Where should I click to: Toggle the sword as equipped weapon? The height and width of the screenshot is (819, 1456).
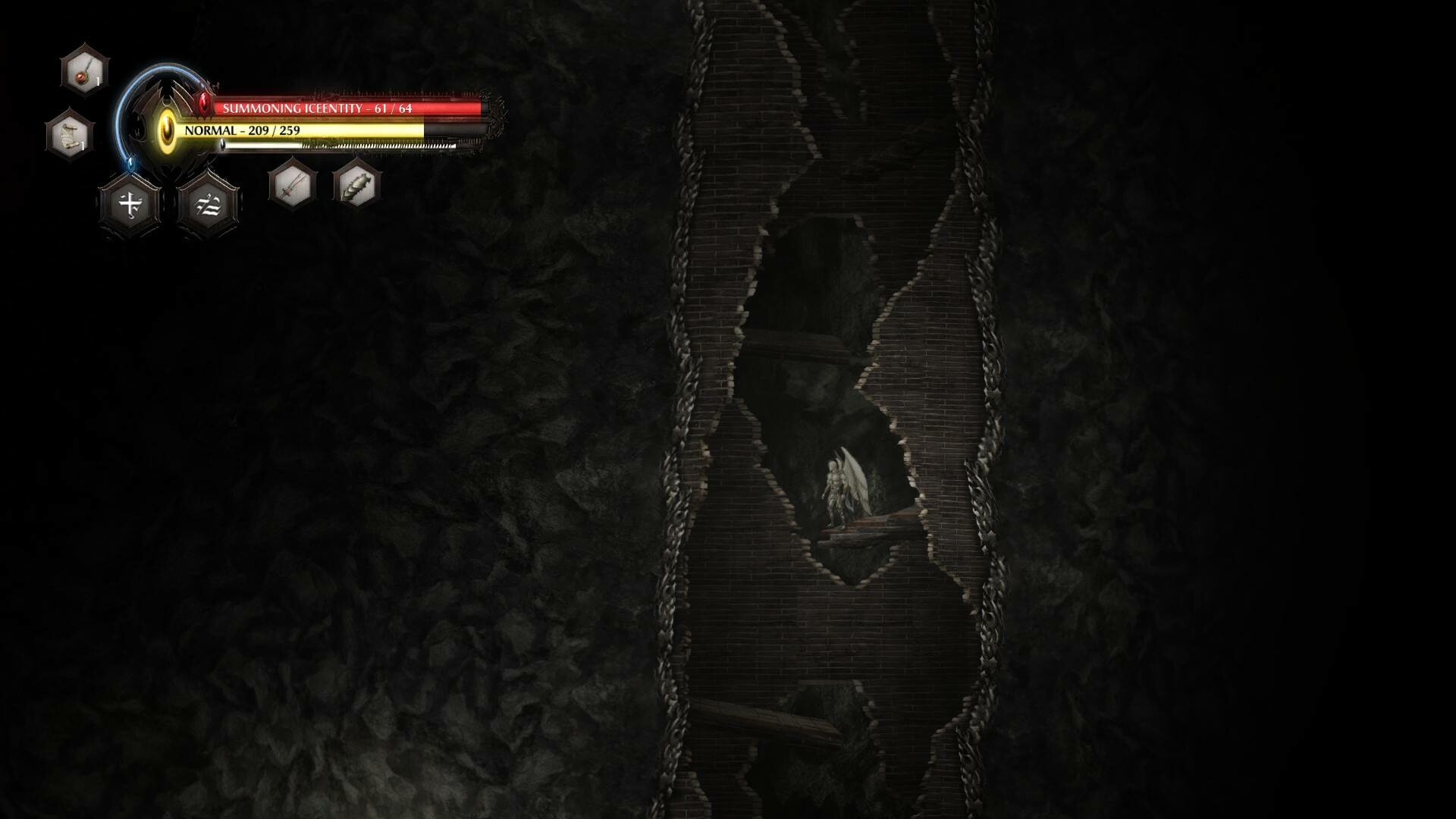tap(291, 185)
